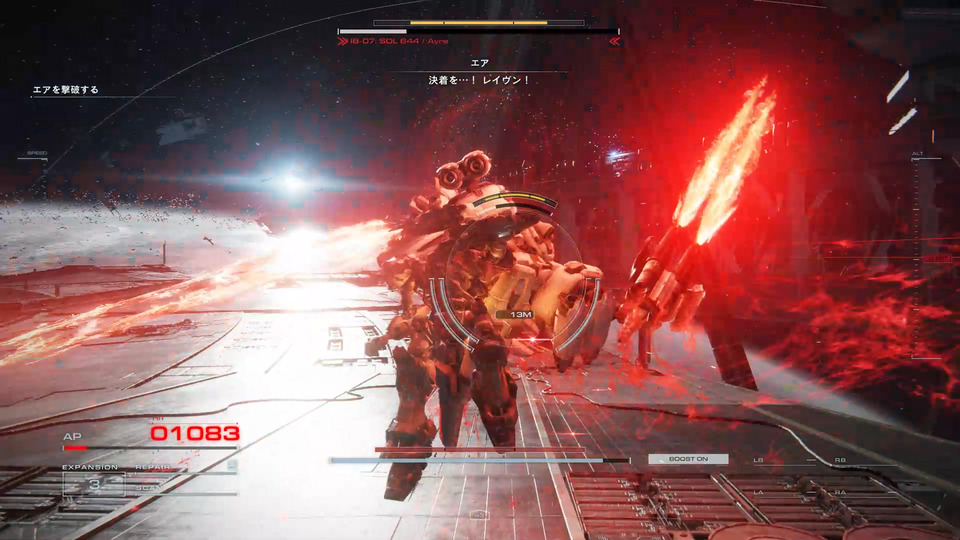Select the エアを撃破する objective tracker

[x=66, y=90]
